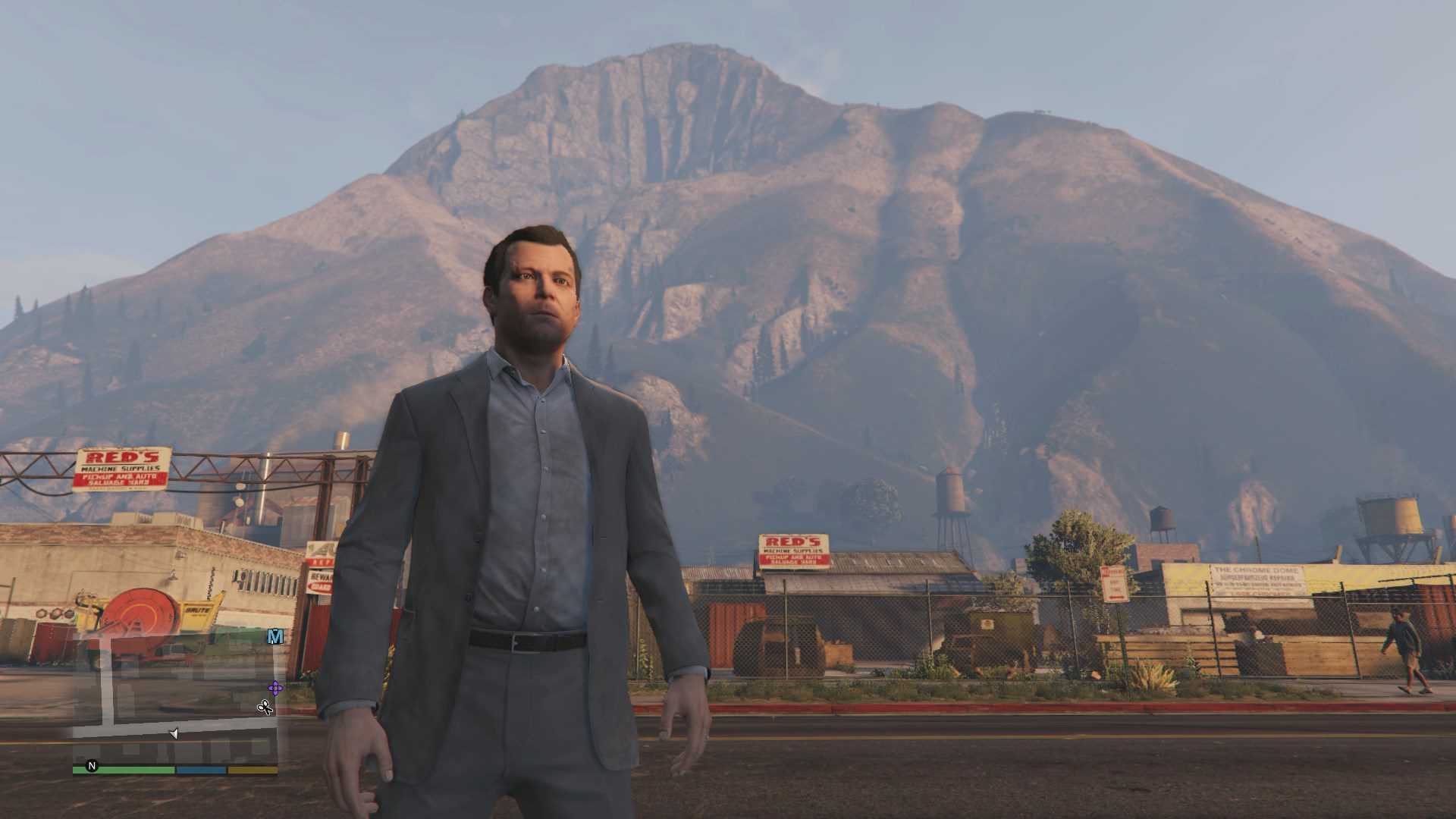Select the purple cross blip on minimap
1456x819 pixels.
click(x=275, y=689)
